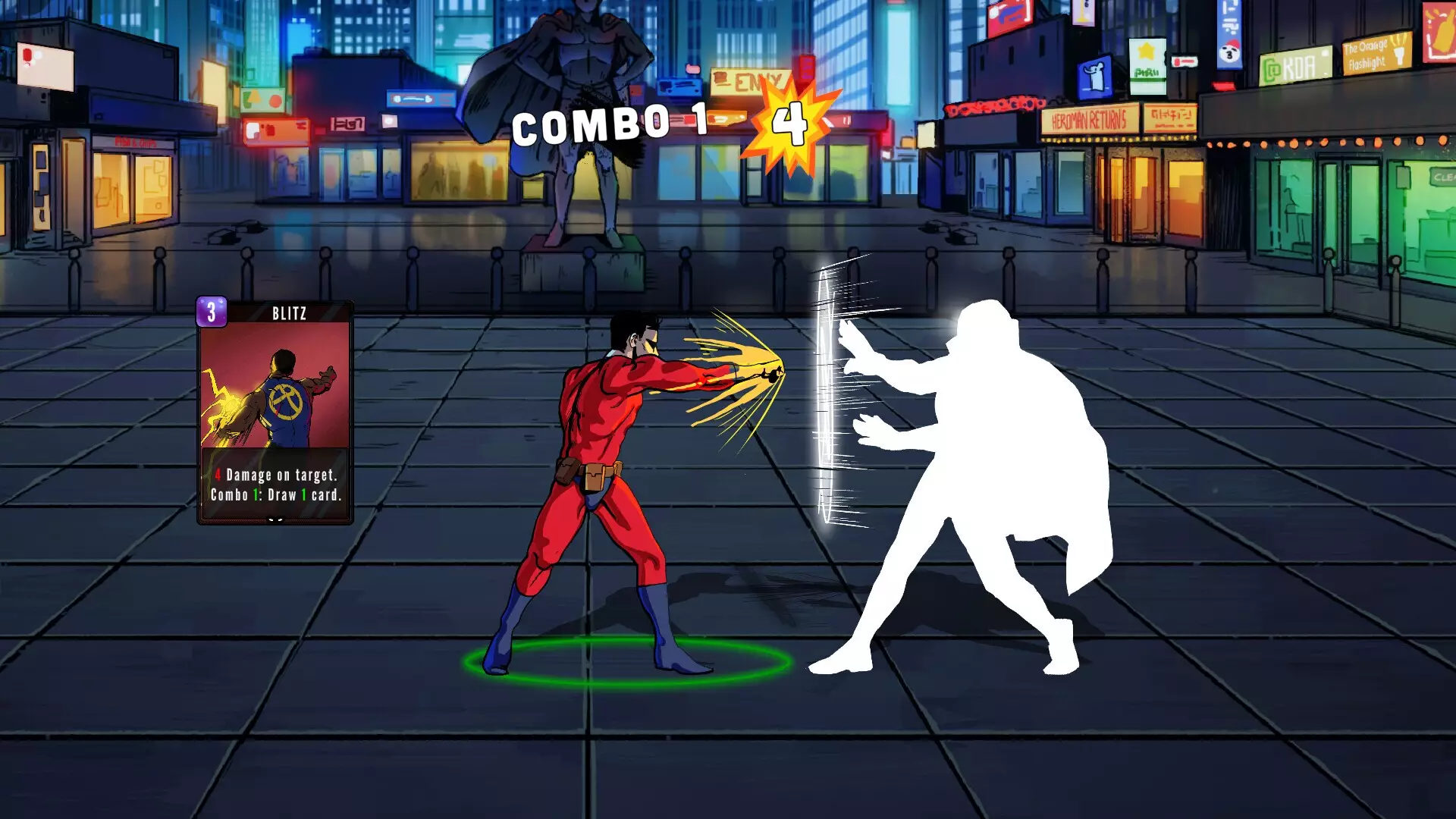The image size is (1456, 819).
Task: Expand the Blitz card details via bottom chevron
Action: [x=275, y=520]
